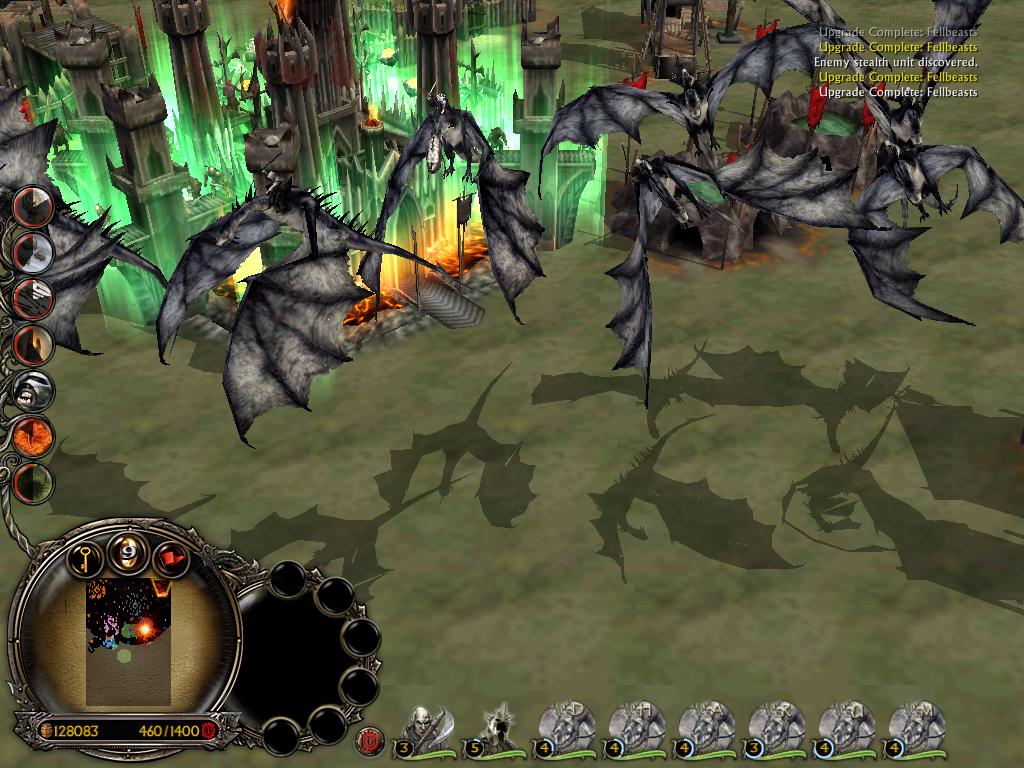Screen dimensions: 1024x768
Task: Activate the fiery dark tower power
Action: [33, 342]
